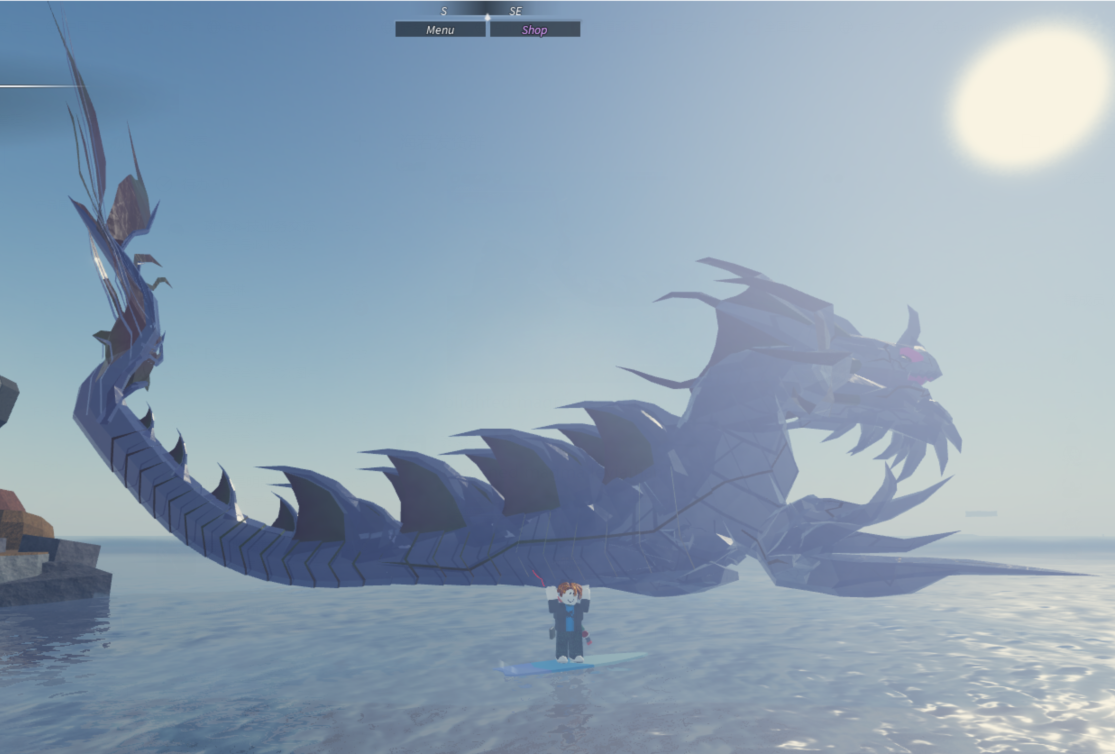
Task: Open the Shop button
Action: (534, 30)
